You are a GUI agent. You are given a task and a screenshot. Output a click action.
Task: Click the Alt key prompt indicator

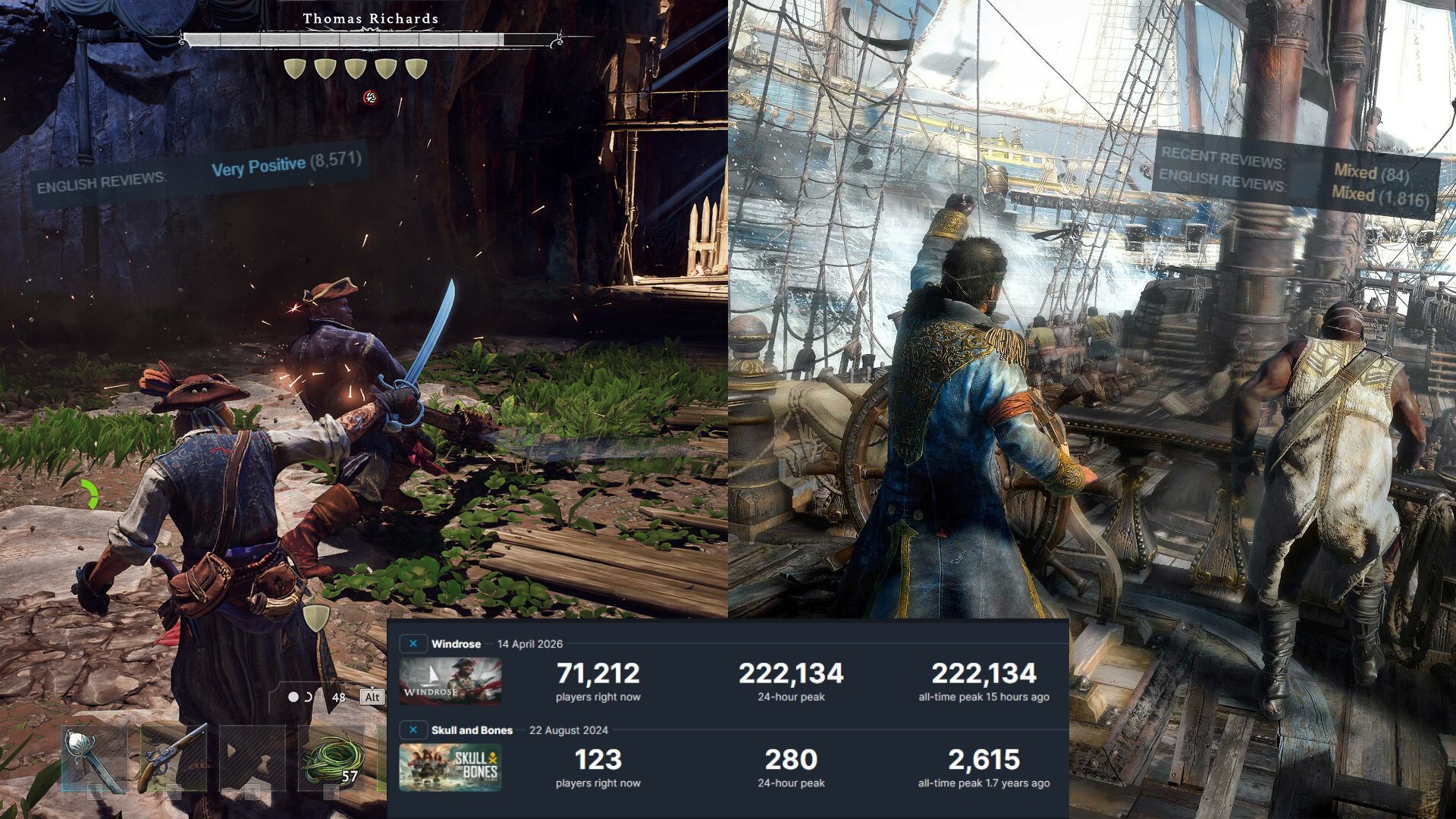(372, 696)
